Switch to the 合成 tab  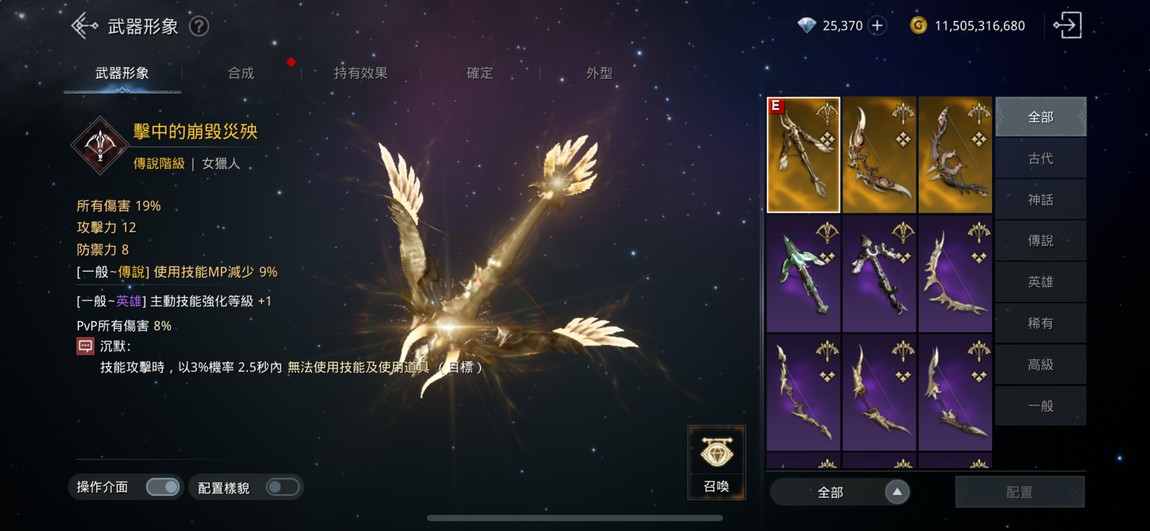[241, 73]
